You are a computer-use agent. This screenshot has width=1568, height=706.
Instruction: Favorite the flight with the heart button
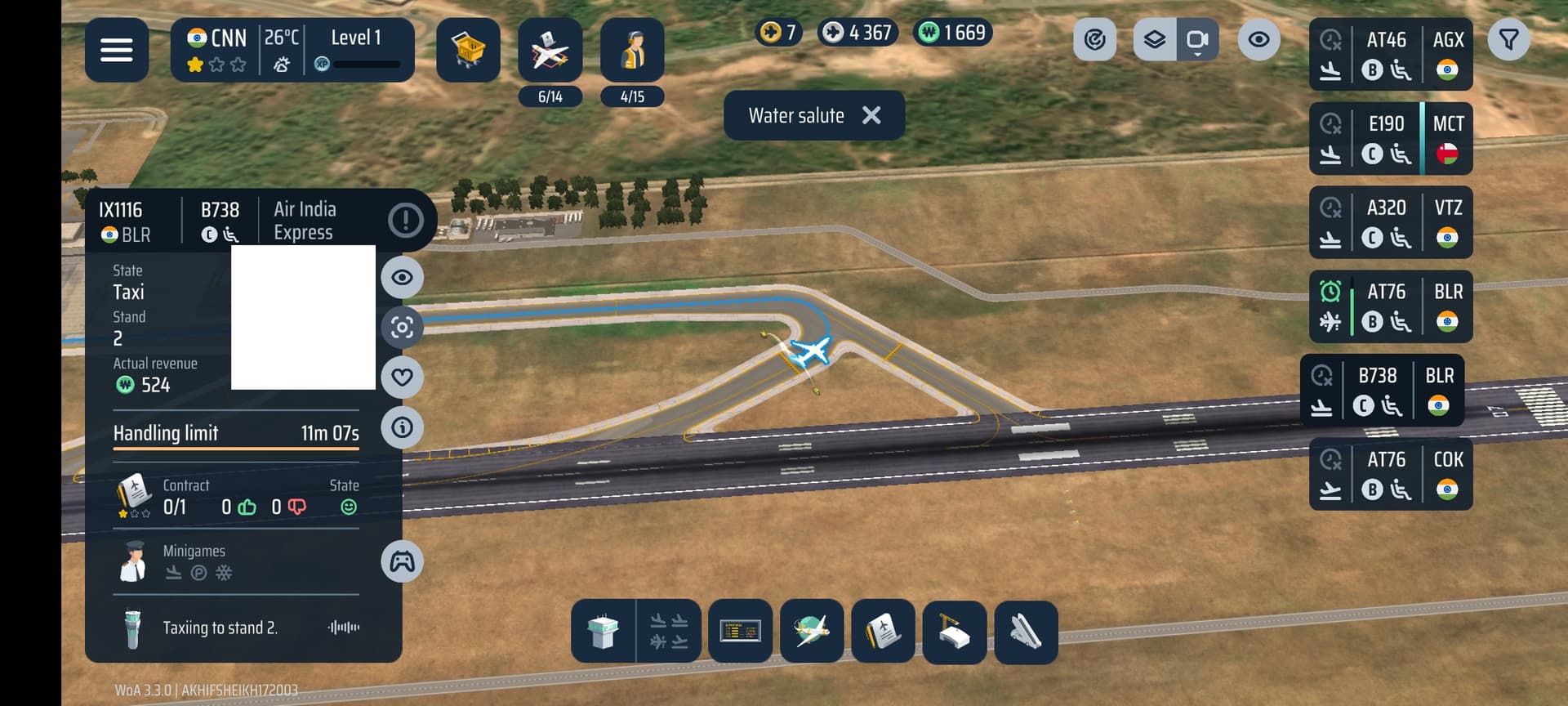pos(402,377)
